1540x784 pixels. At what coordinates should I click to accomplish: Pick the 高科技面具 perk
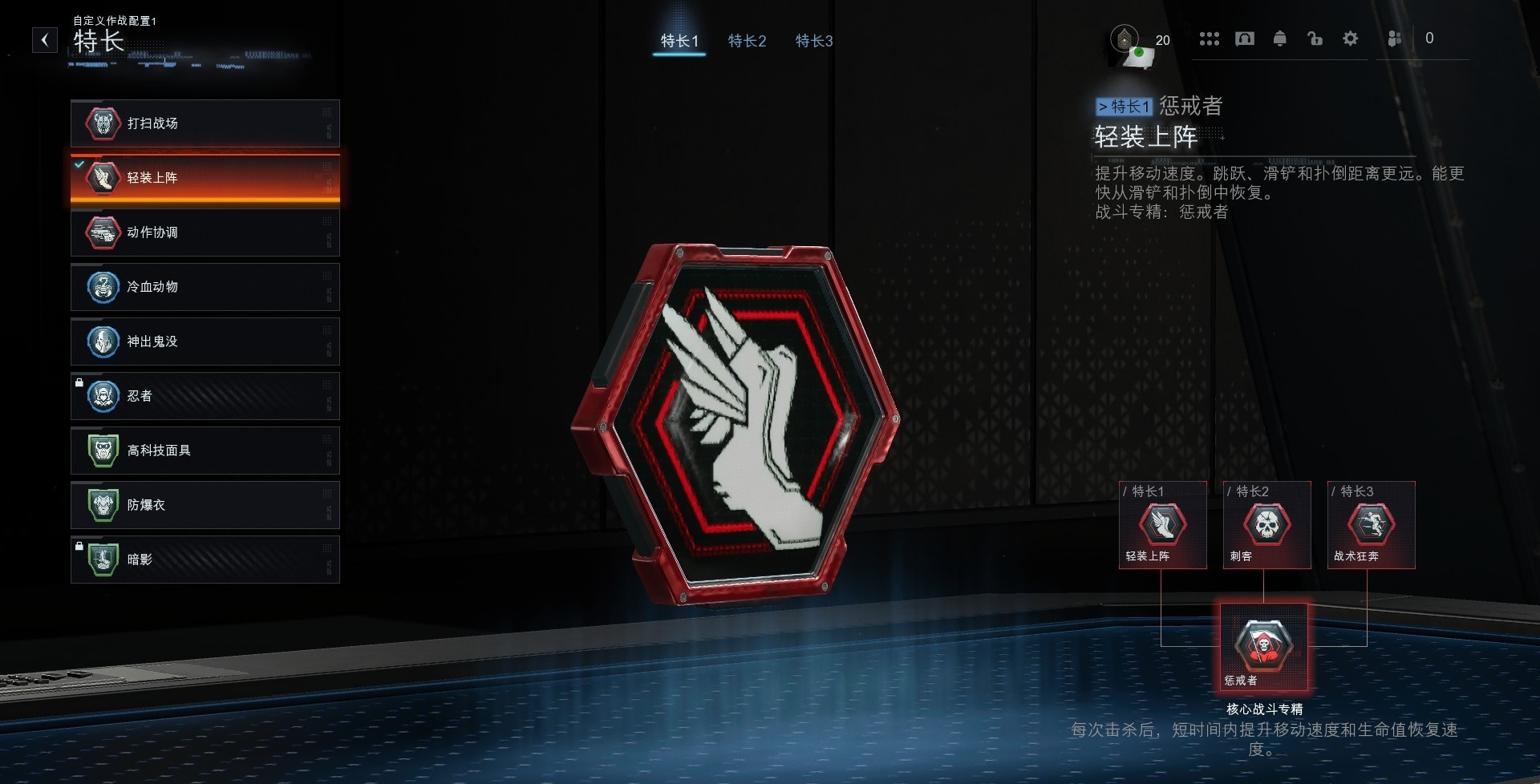[x=205, y=451]
